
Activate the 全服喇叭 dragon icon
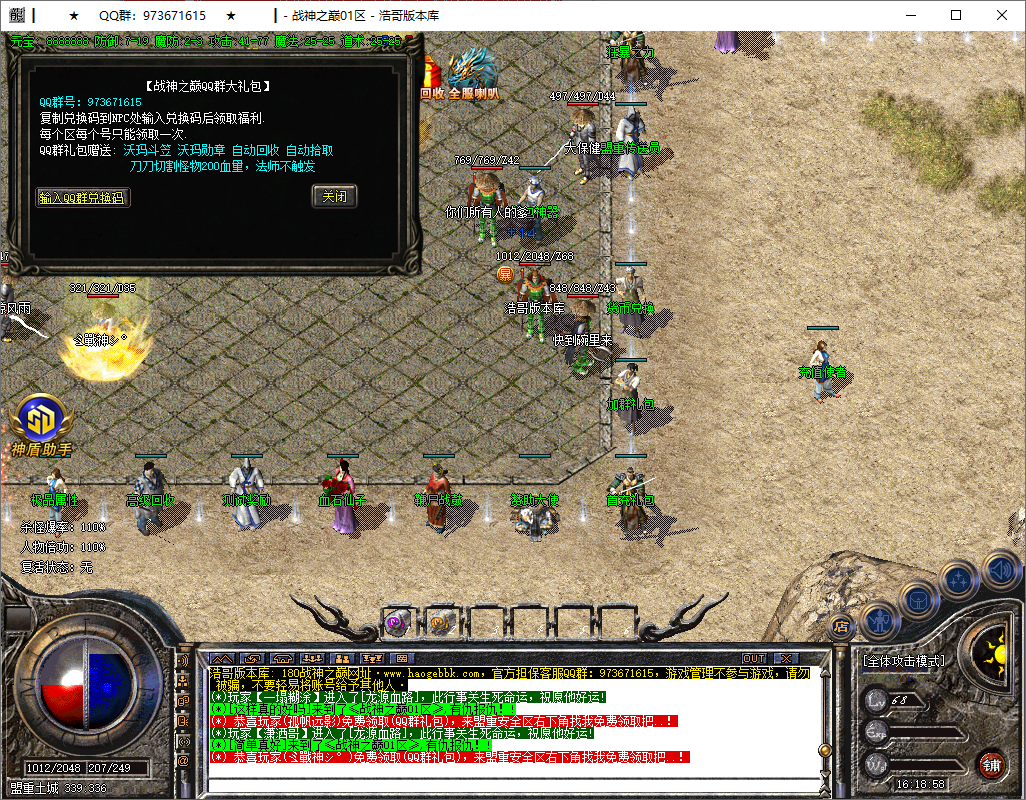tap(473, 75)
